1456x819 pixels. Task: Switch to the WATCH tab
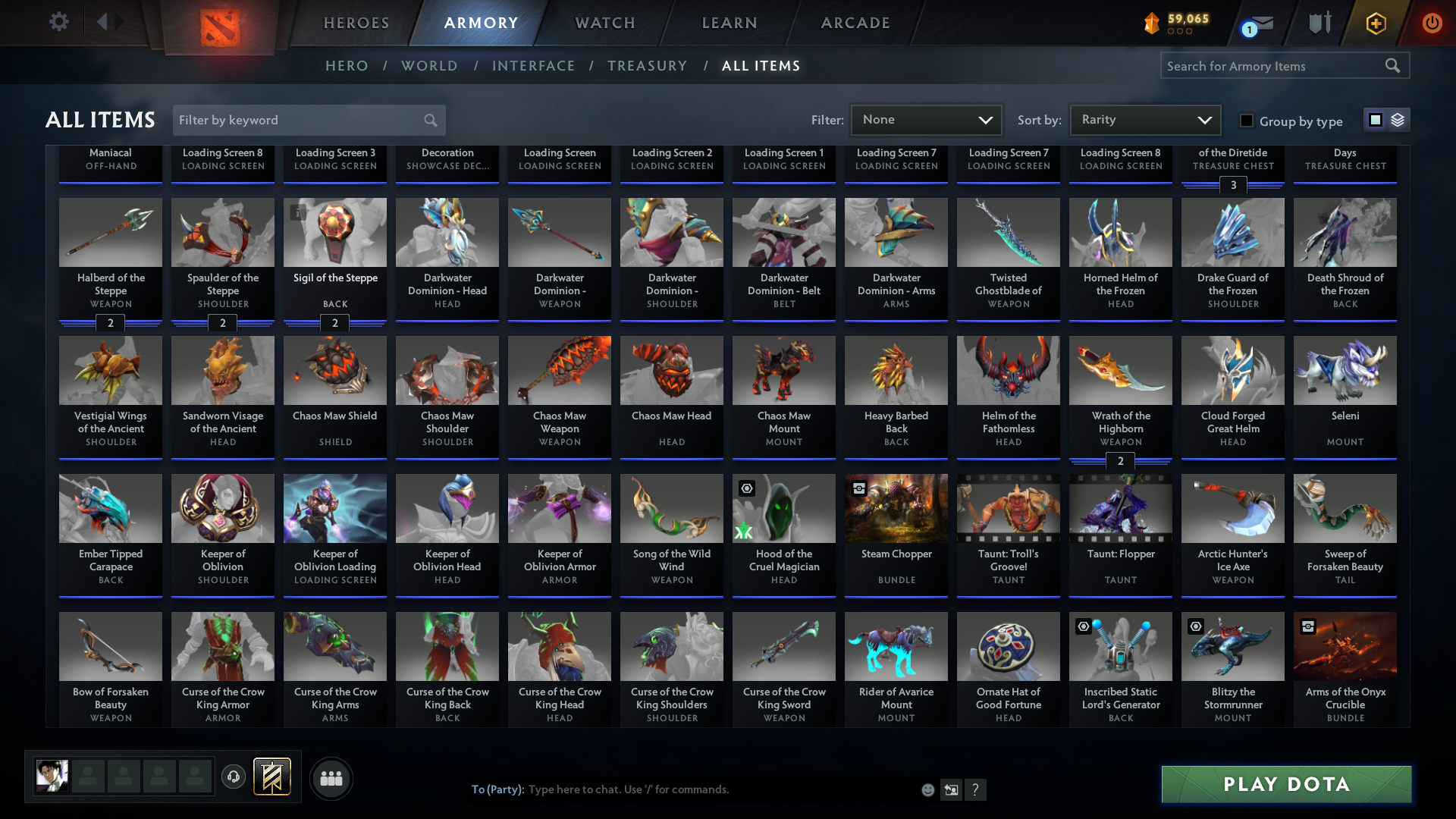point(604,23)
